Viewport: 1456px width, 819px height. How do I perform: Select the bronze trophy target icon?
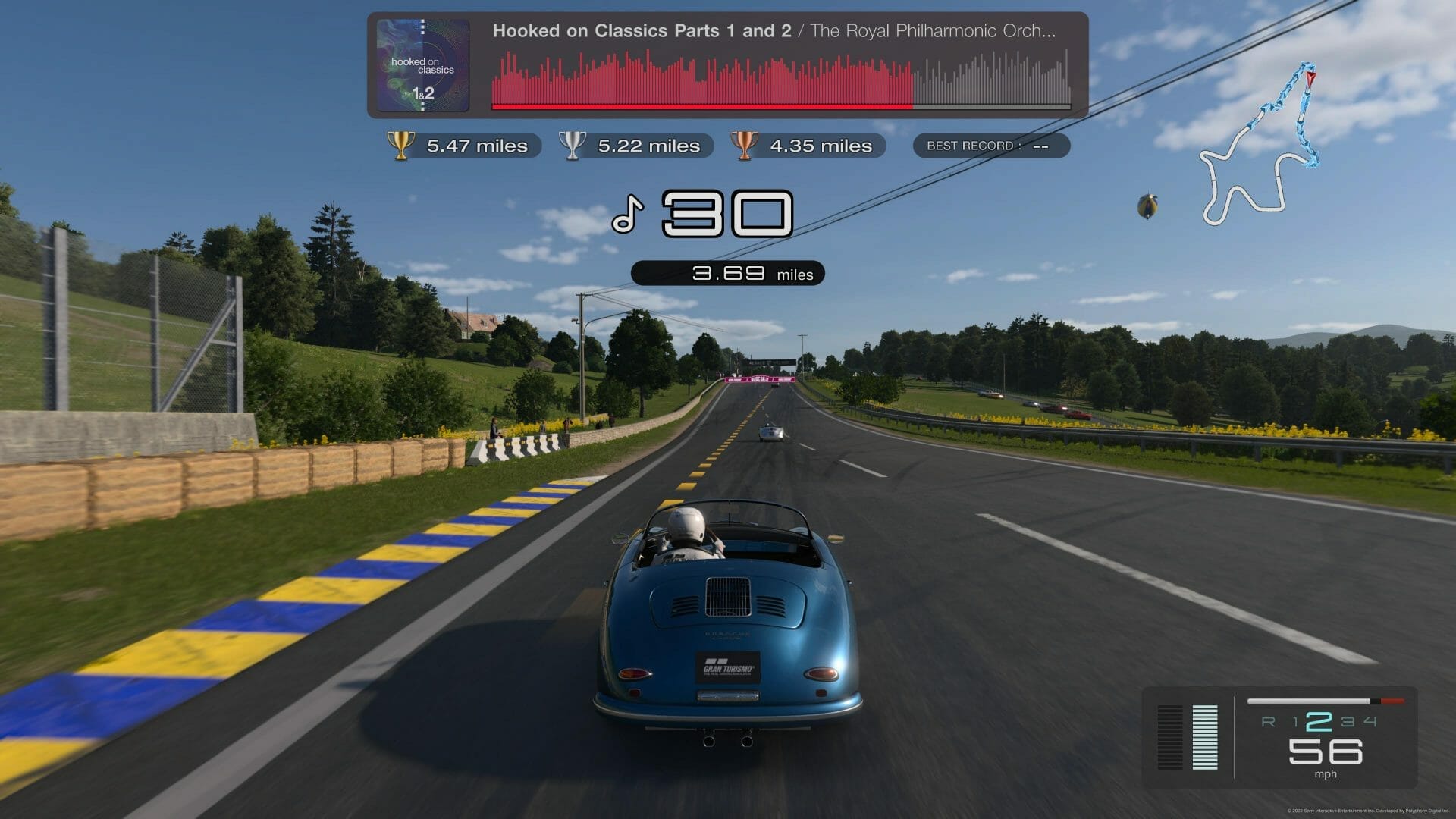743,145
